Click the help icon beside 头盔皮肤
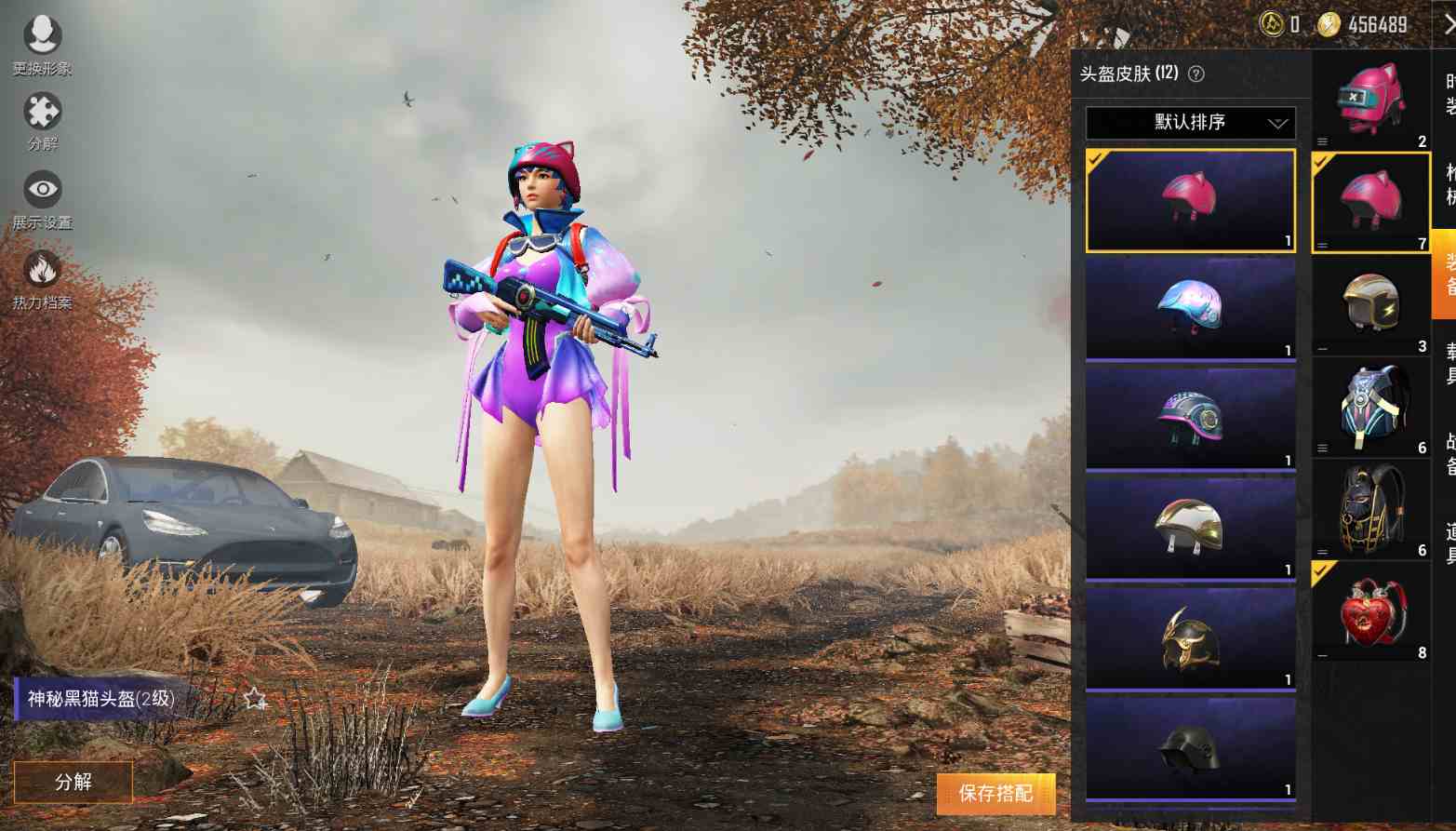This screenshot has height=831, width=1456. pos(1196,74)
